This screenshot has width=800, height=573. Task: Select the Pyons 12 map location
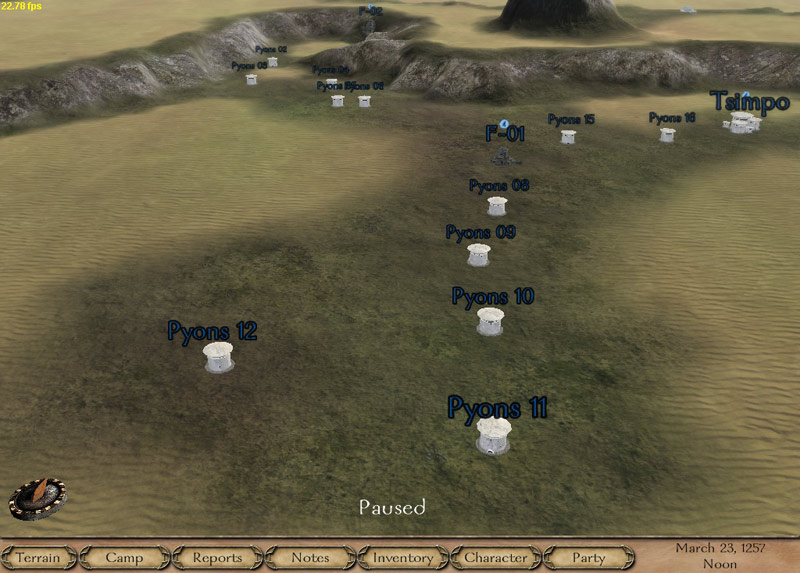tap(218, 356)
